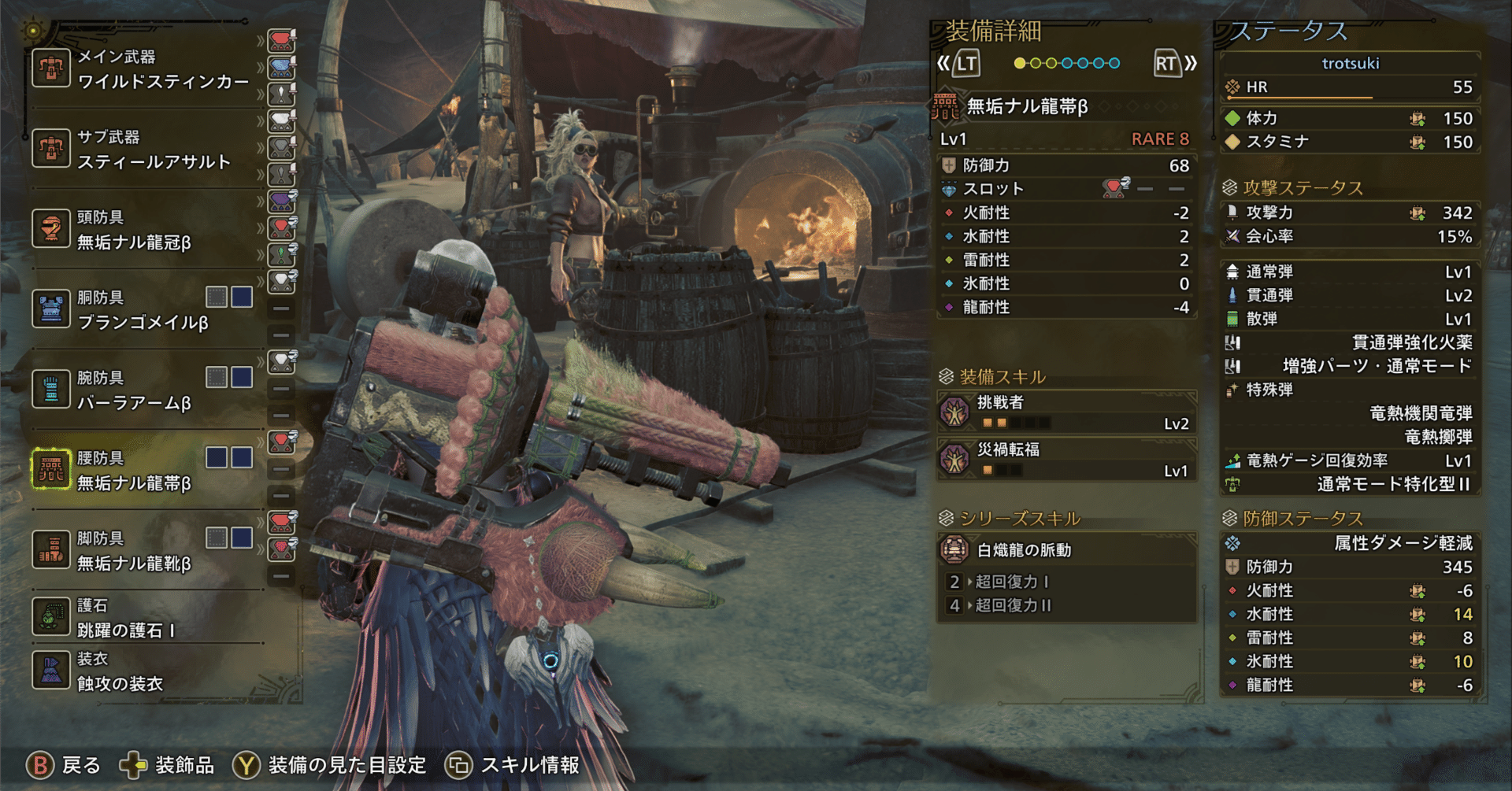Switch to the previous detail page arrow
This screenshot has height=791, width=1512.
958,64
